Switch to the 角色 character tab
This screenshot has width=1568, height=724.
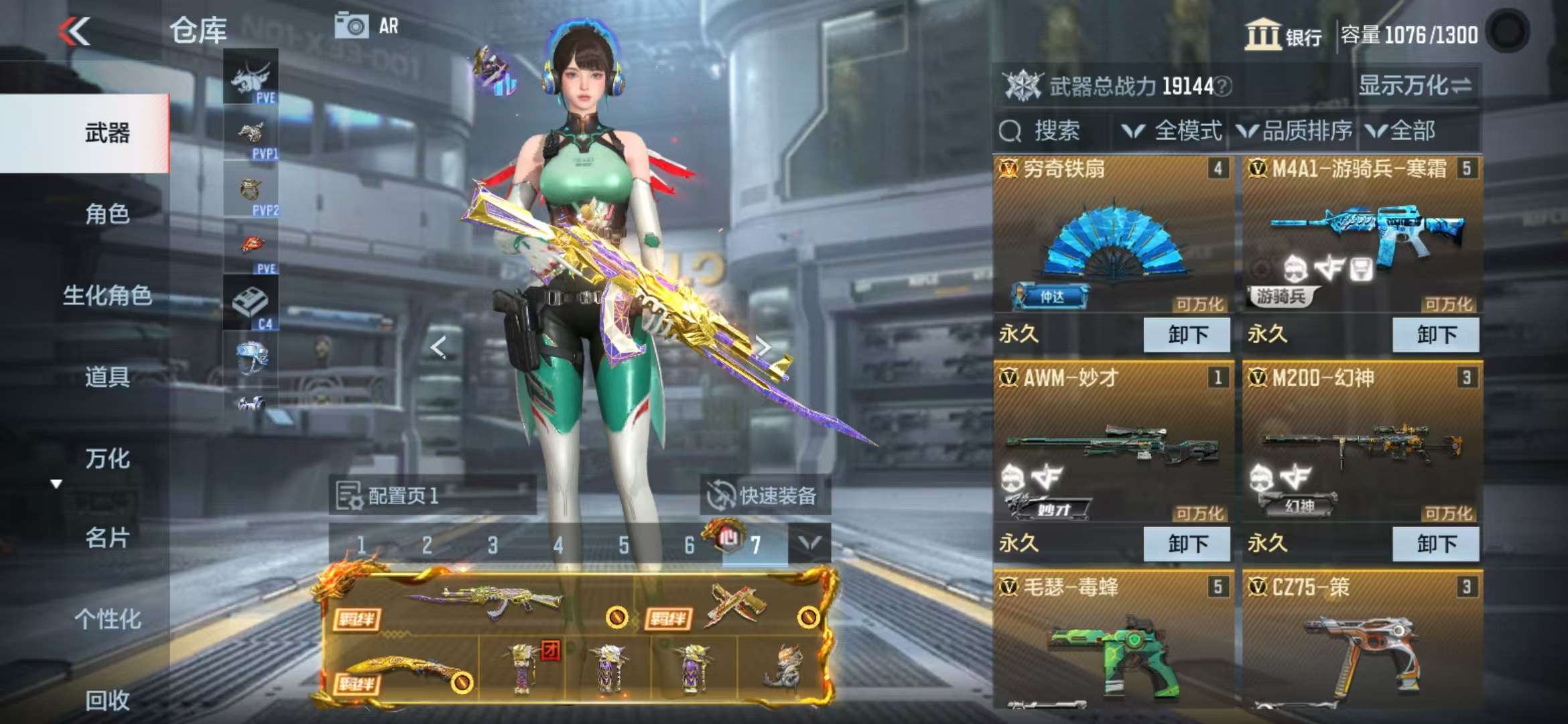(x=106, y=215)
